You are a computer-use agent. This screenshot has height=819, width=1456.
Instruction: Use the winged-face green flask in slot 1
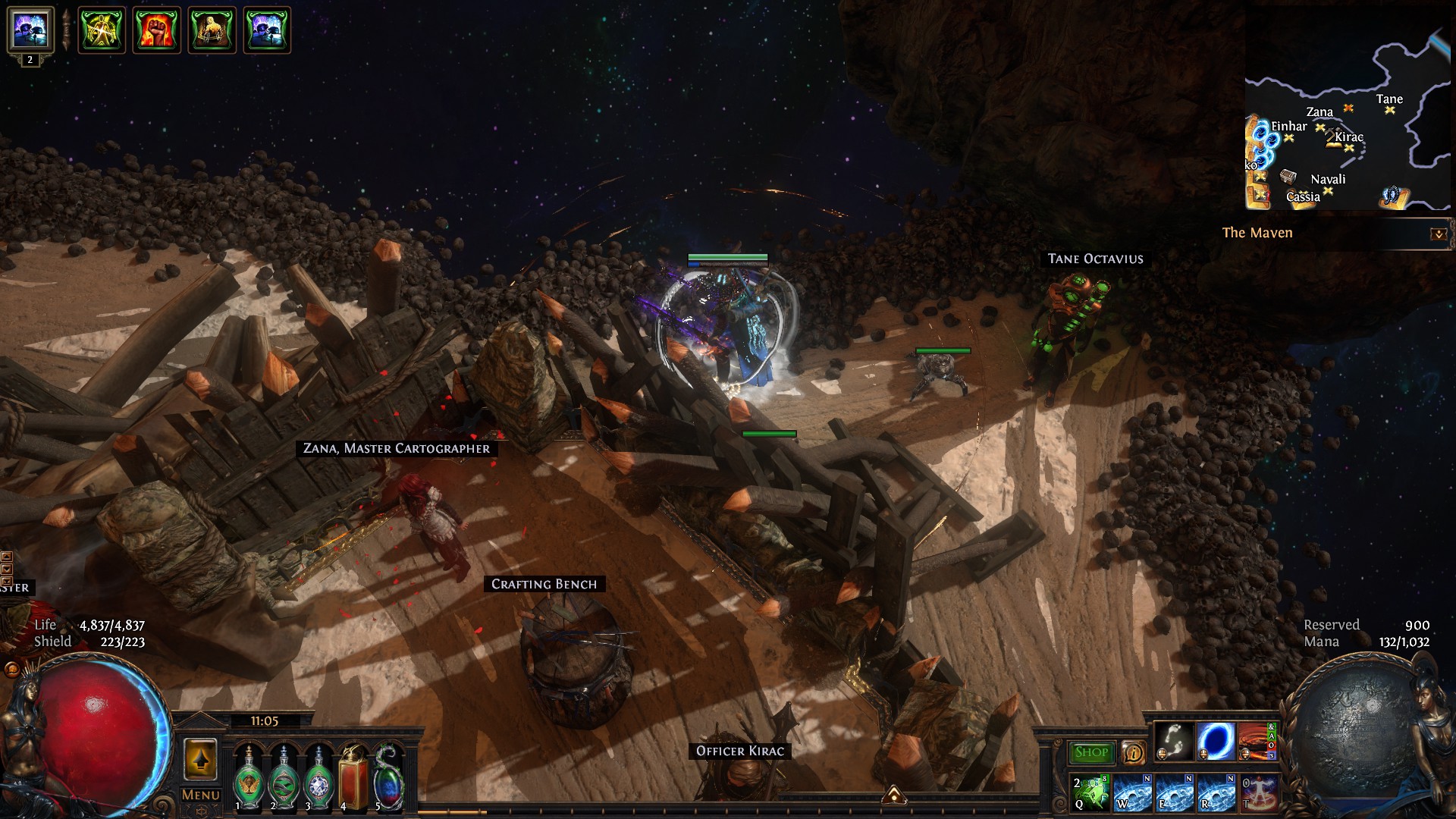[247, 778]
